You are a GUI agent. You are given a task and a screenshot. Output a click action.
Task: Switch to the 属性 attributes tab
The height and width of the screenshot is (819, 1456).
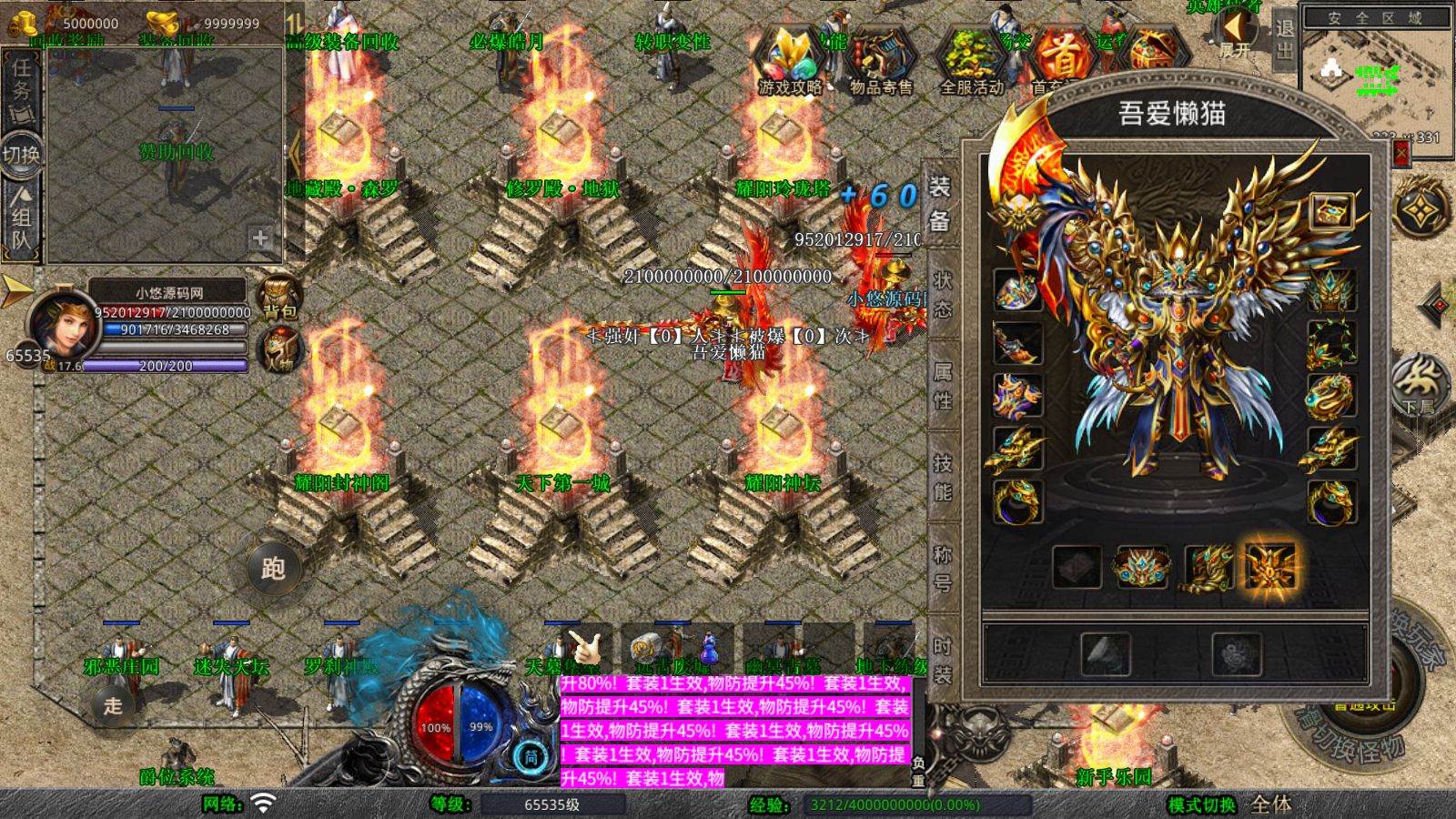942,385
